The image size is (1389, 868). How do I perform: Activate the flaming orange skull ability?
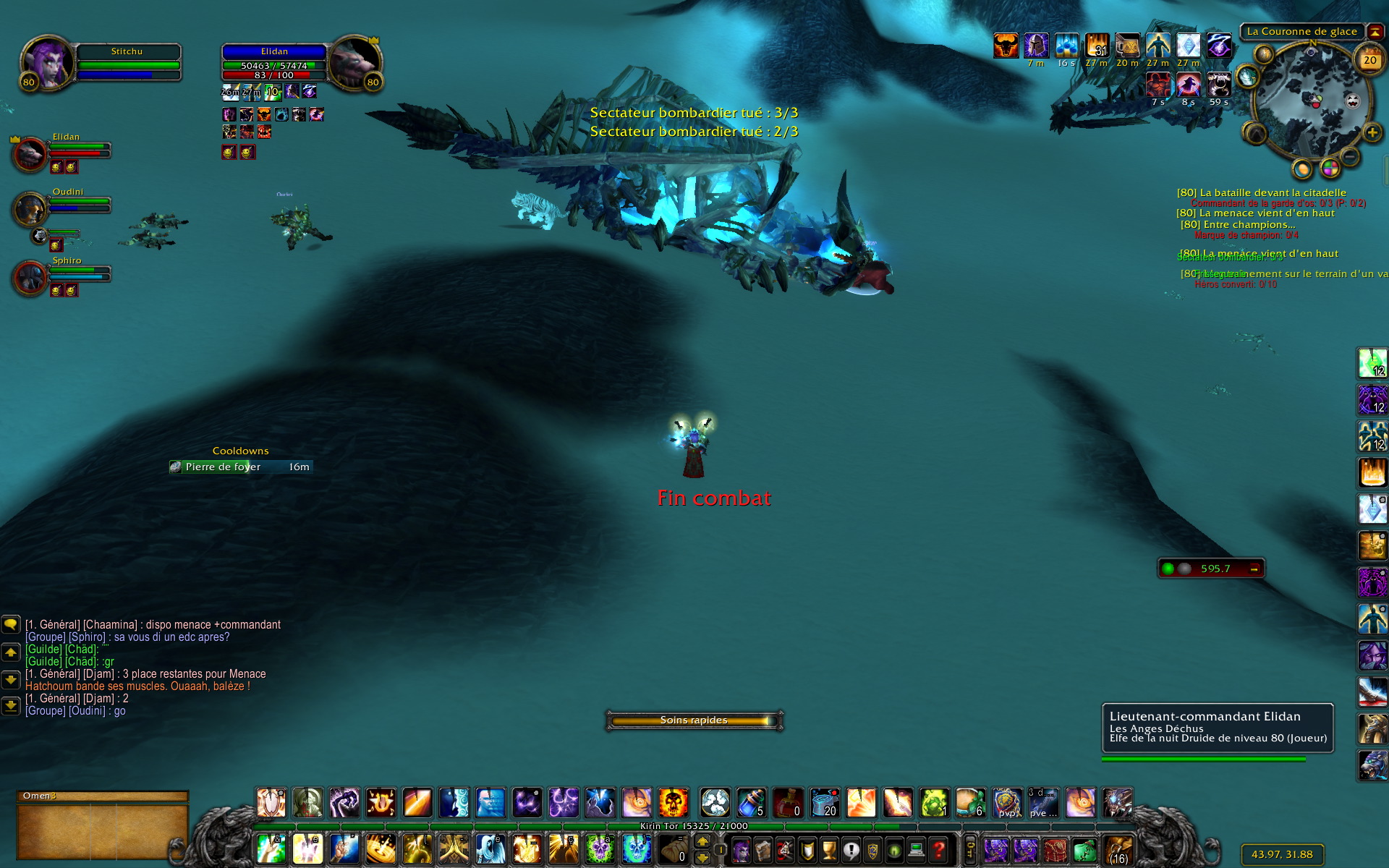tap(673, 803)
